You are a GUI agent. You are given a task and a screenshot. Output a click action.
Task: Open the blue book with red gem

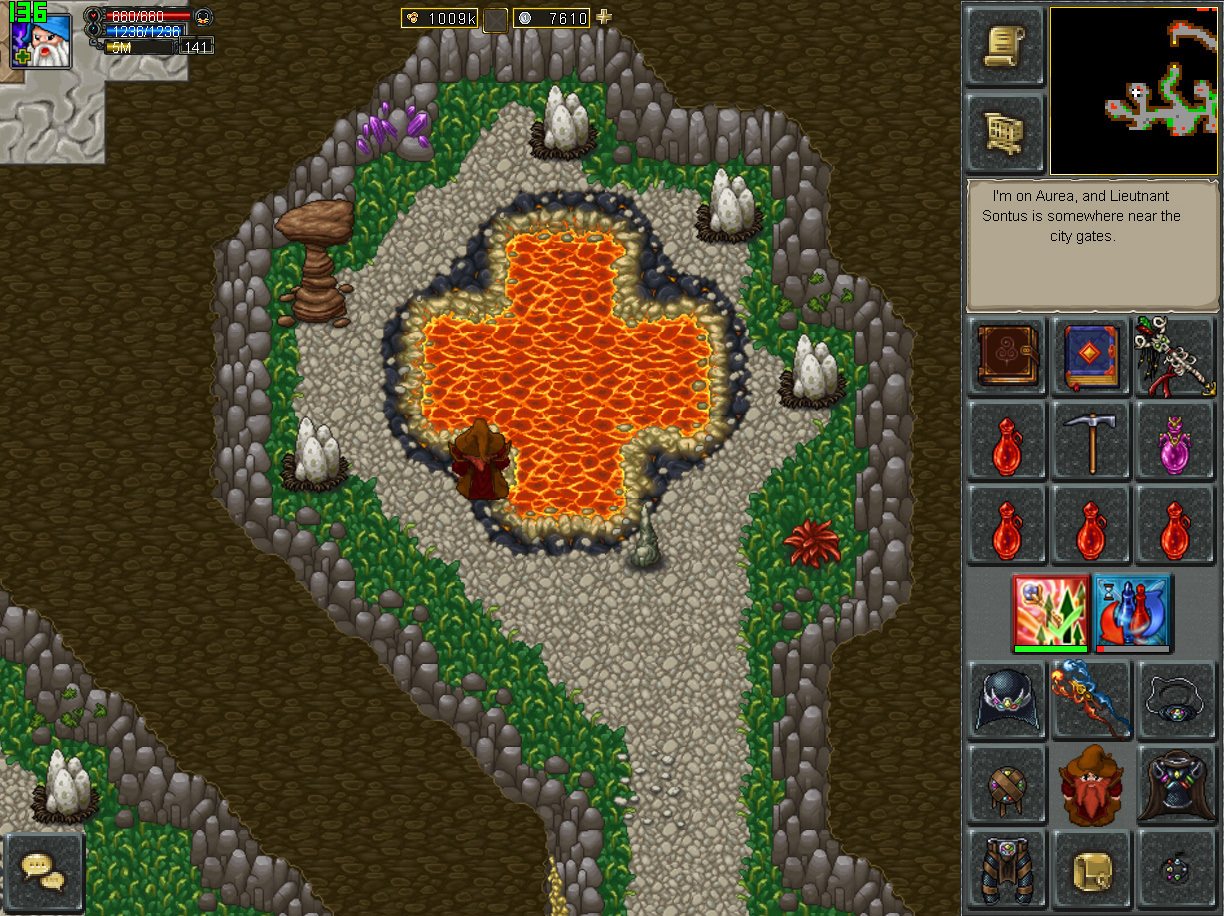pyautogui.click(x=1091, y=357)
